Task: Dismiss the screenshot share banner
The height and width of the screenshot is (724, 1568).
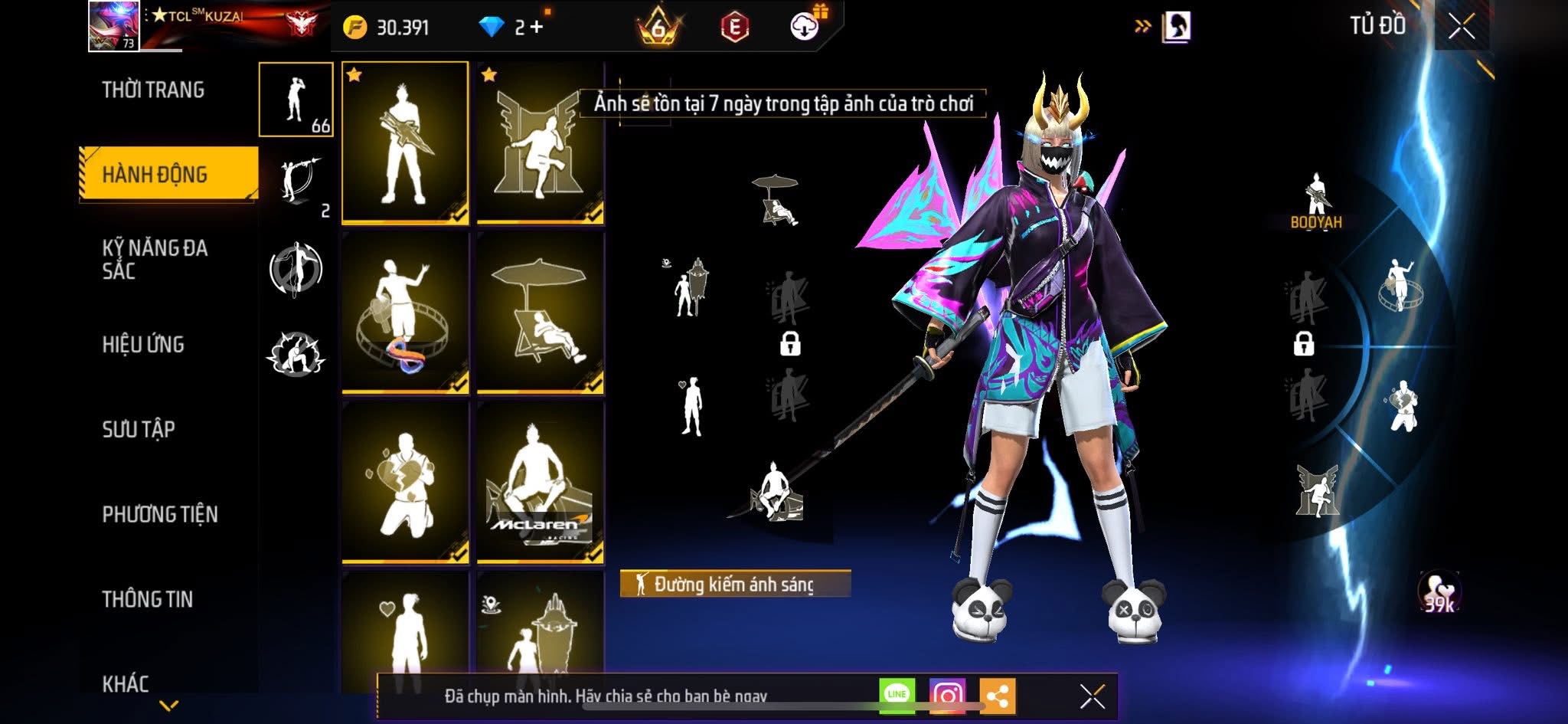Action: 1092,696
